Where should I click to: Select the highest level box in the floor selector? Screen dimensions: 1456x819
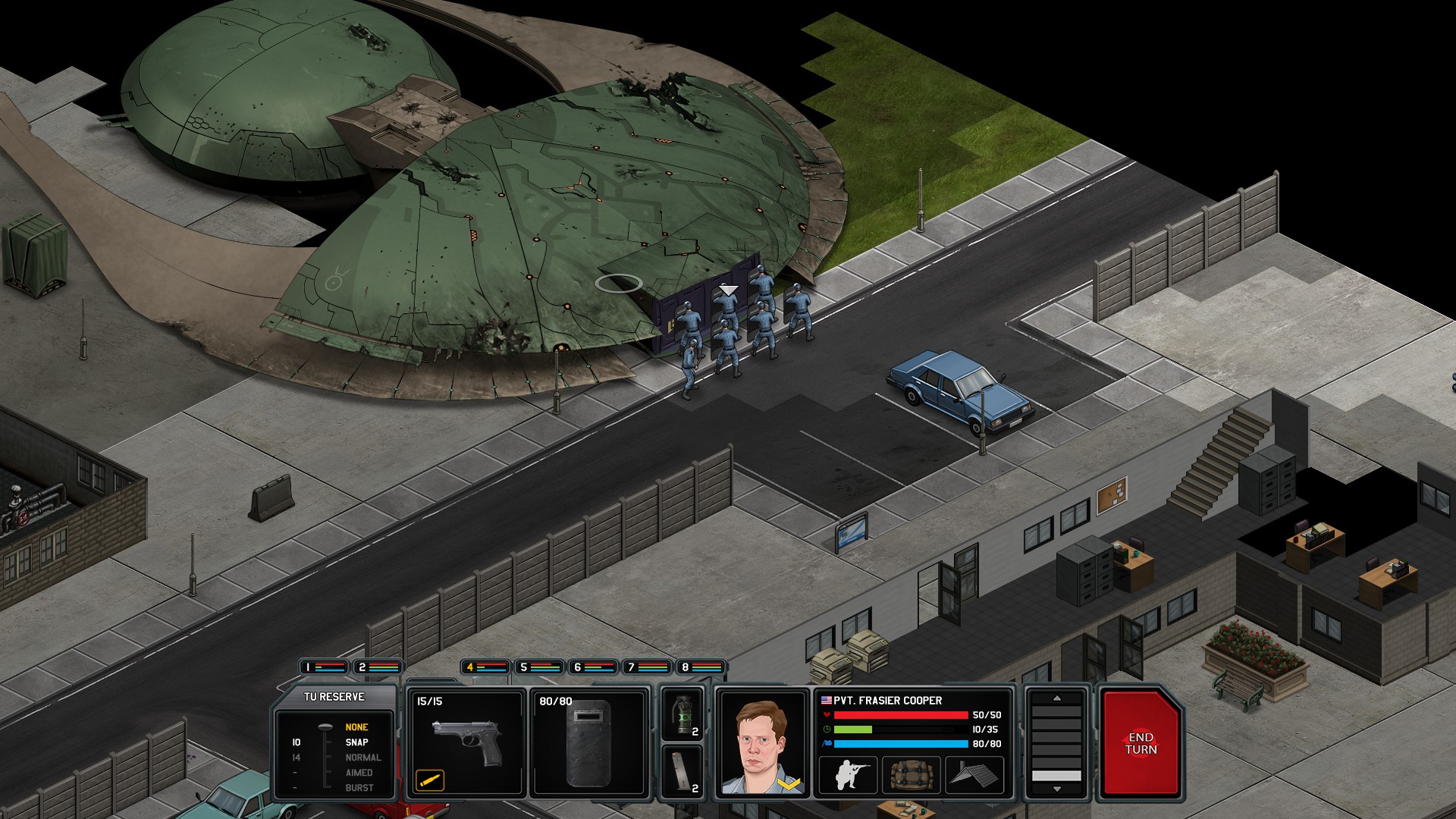click(1057, 711)
